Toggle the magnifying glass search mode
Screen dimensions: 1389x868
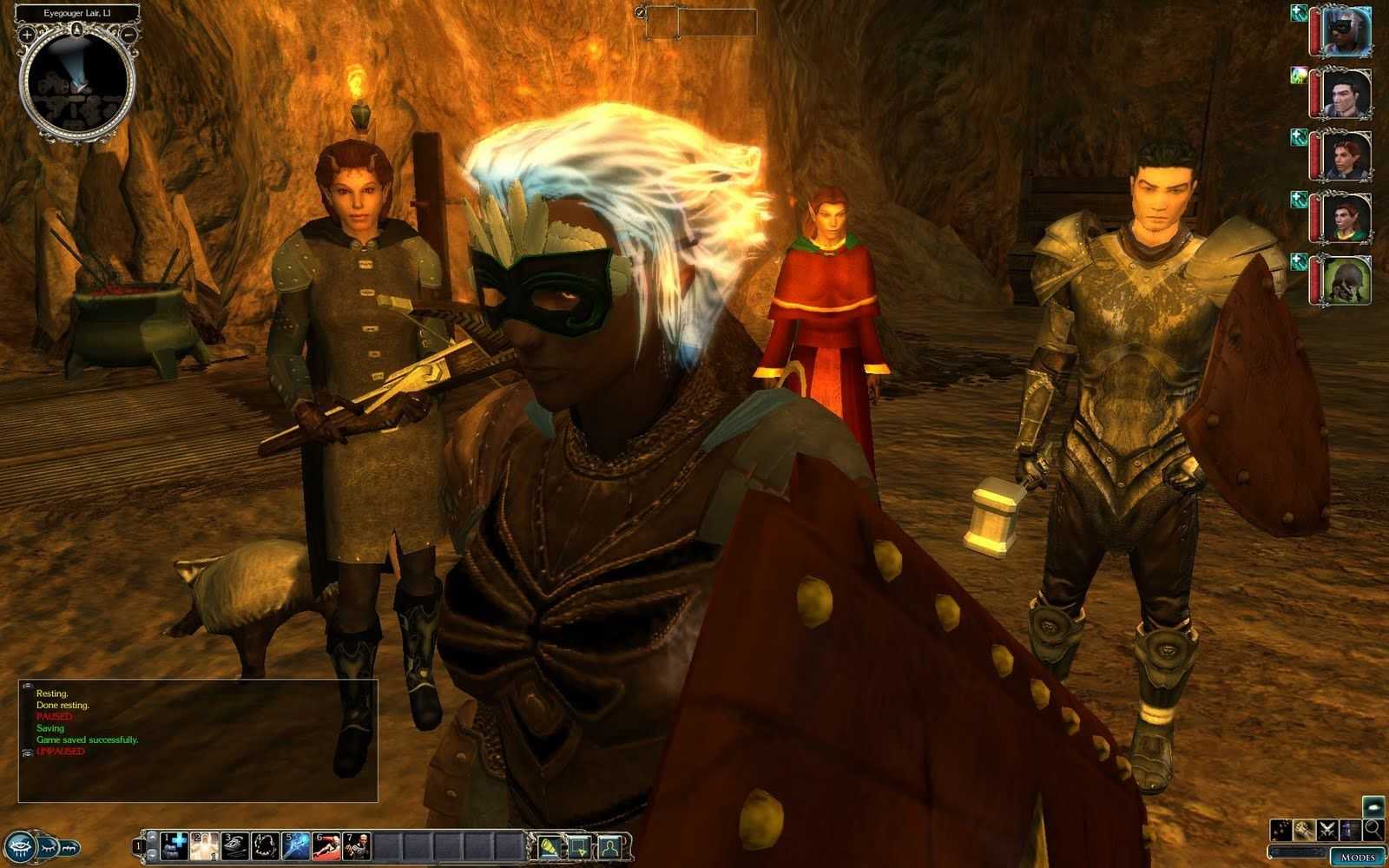click(x=1373, y=830)
